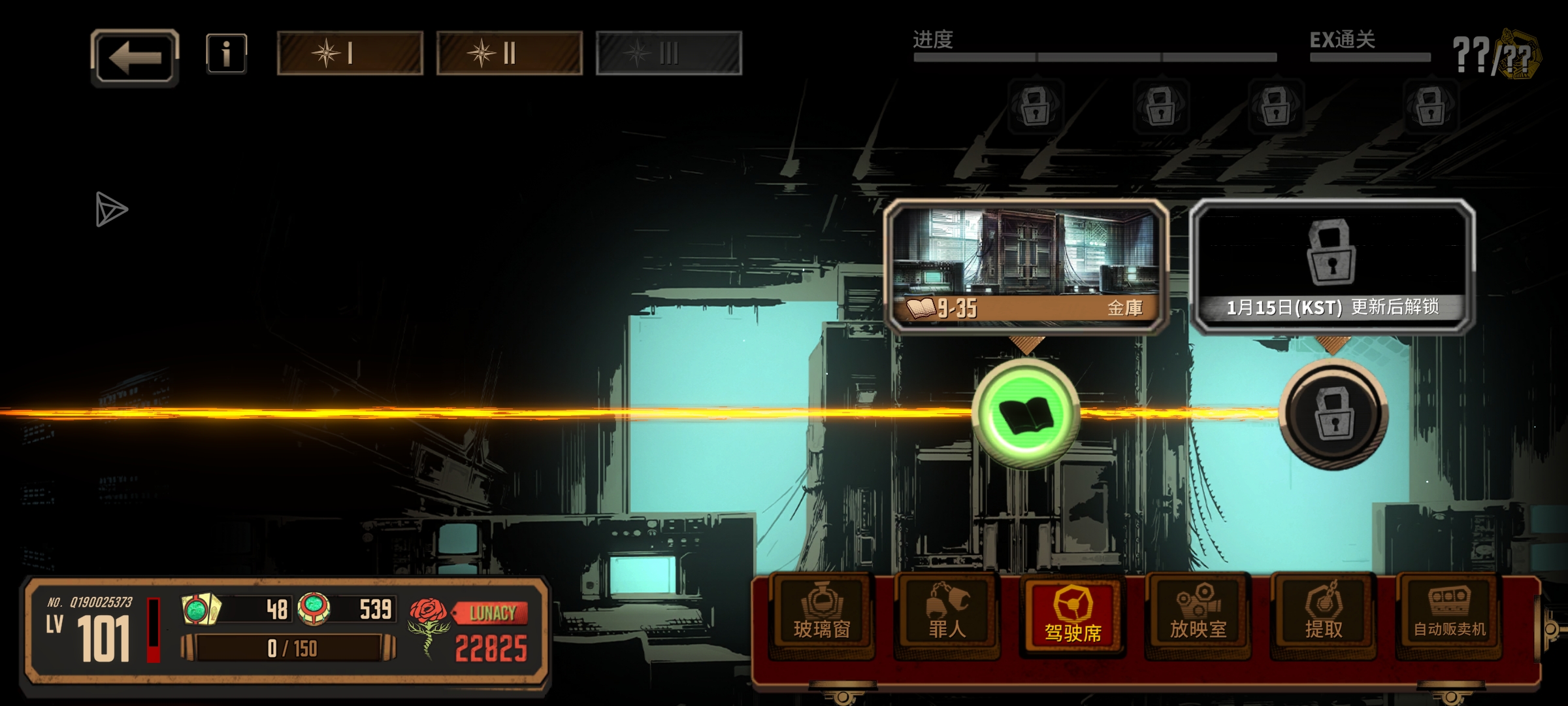
Task: Go back with the arrow button
Action: click(135, 58)
